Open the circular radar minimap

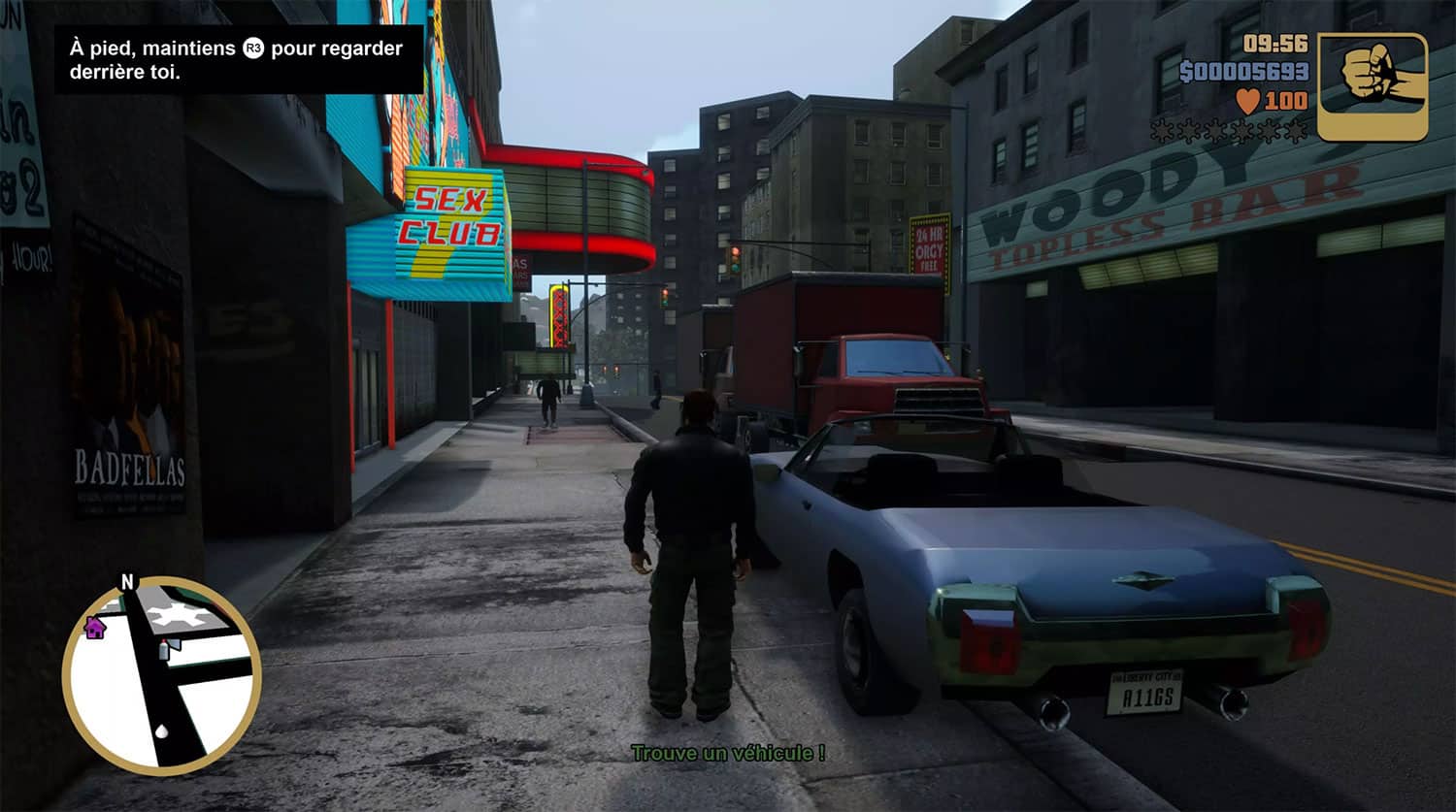pos(162,675)
